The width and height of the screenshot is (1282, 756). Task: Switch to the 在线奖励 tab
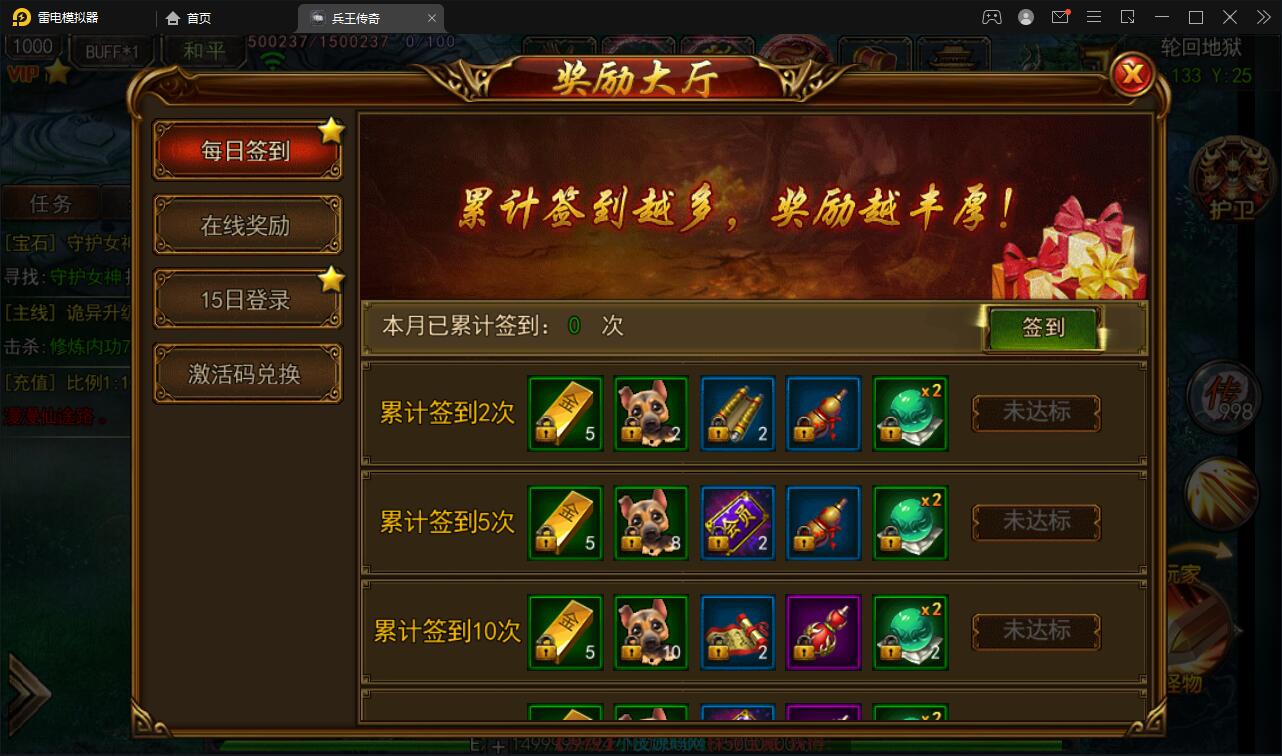pos(247,225)
